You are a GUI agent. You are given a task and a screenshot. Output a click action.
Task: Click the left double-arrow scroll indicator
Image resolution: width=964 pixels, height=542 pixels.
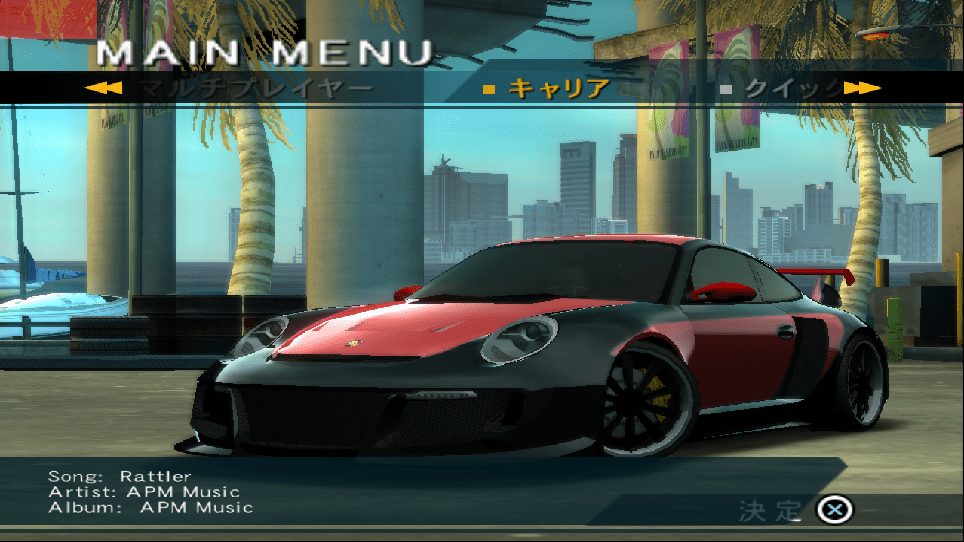(x=104, y=88)
